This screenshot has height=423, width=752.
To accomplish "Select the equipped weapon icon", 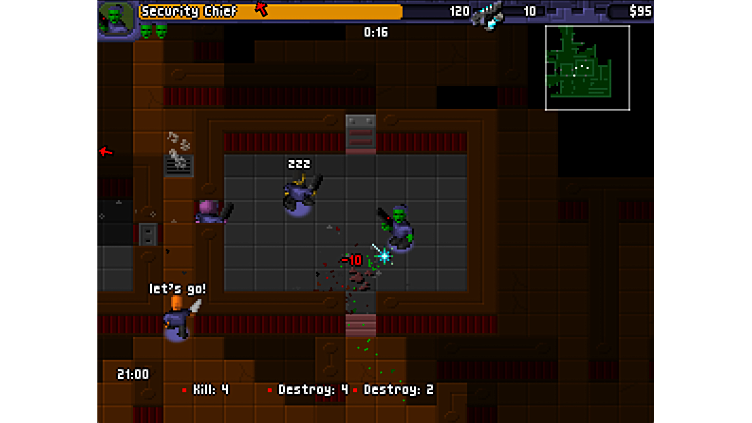I will click(488, 13).
